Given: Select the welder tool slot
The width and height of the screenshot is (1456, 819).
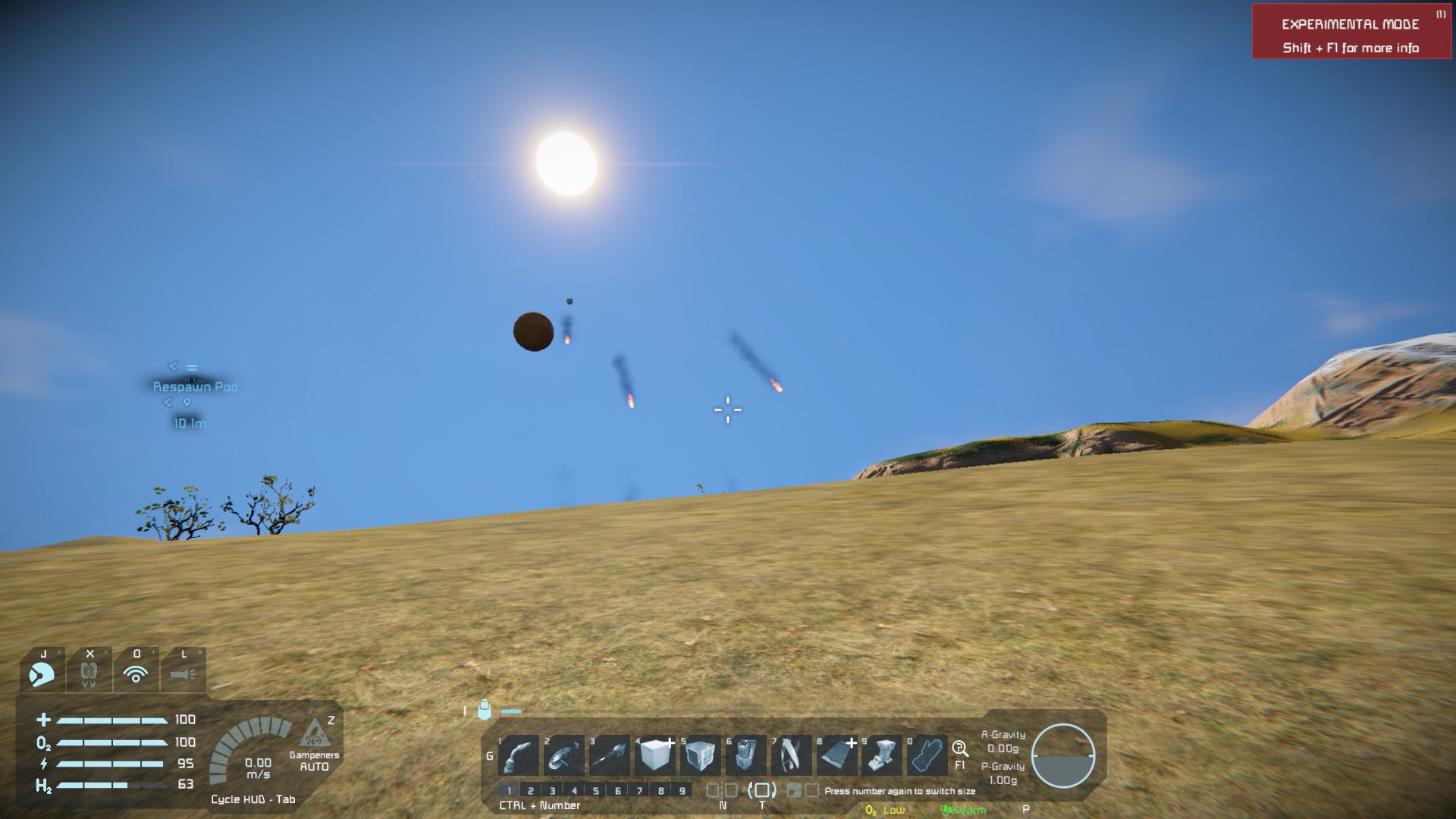Looking at the screenshot, I should pyautogui.click(x=519, y=755).
